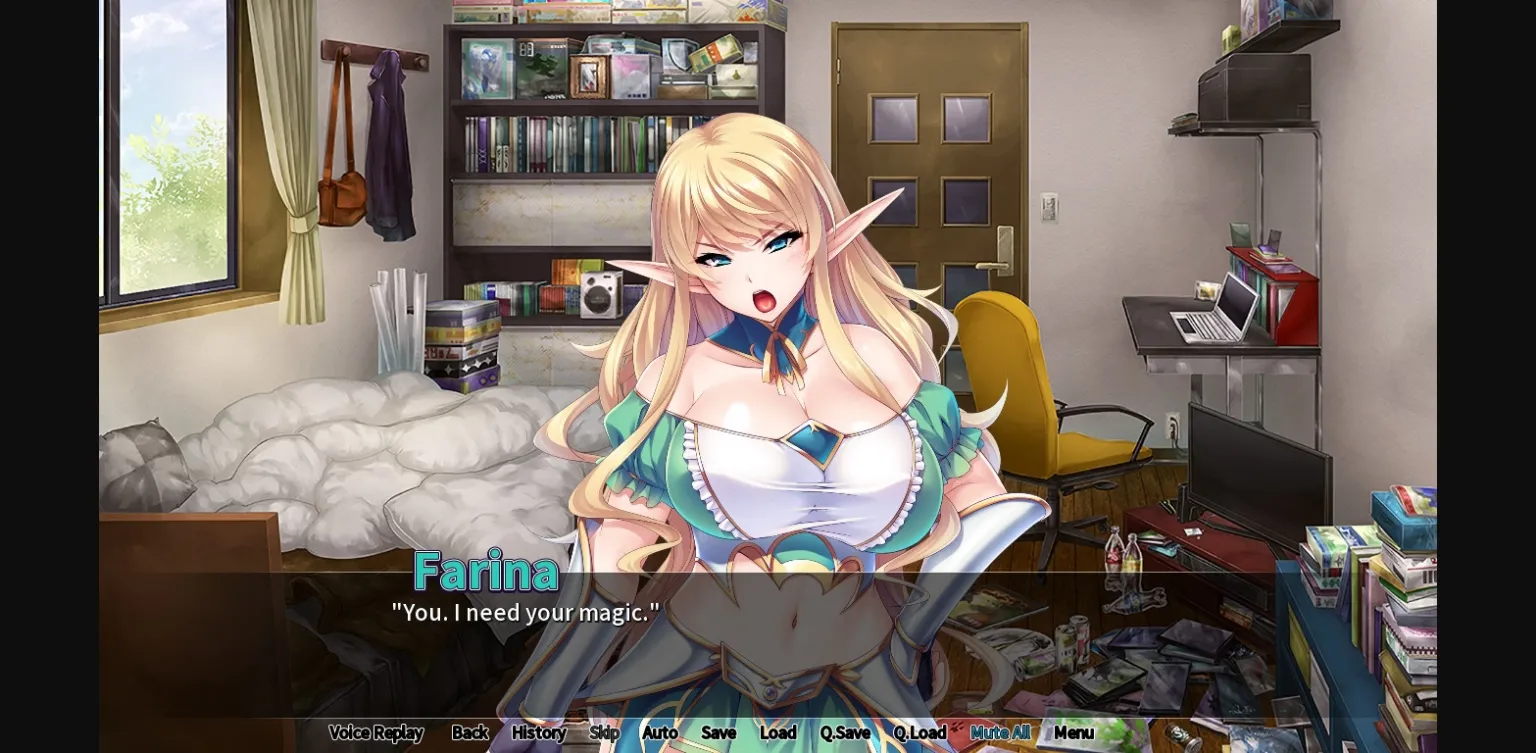
Task: Select History to review past conversations
Action: point(538,733)
